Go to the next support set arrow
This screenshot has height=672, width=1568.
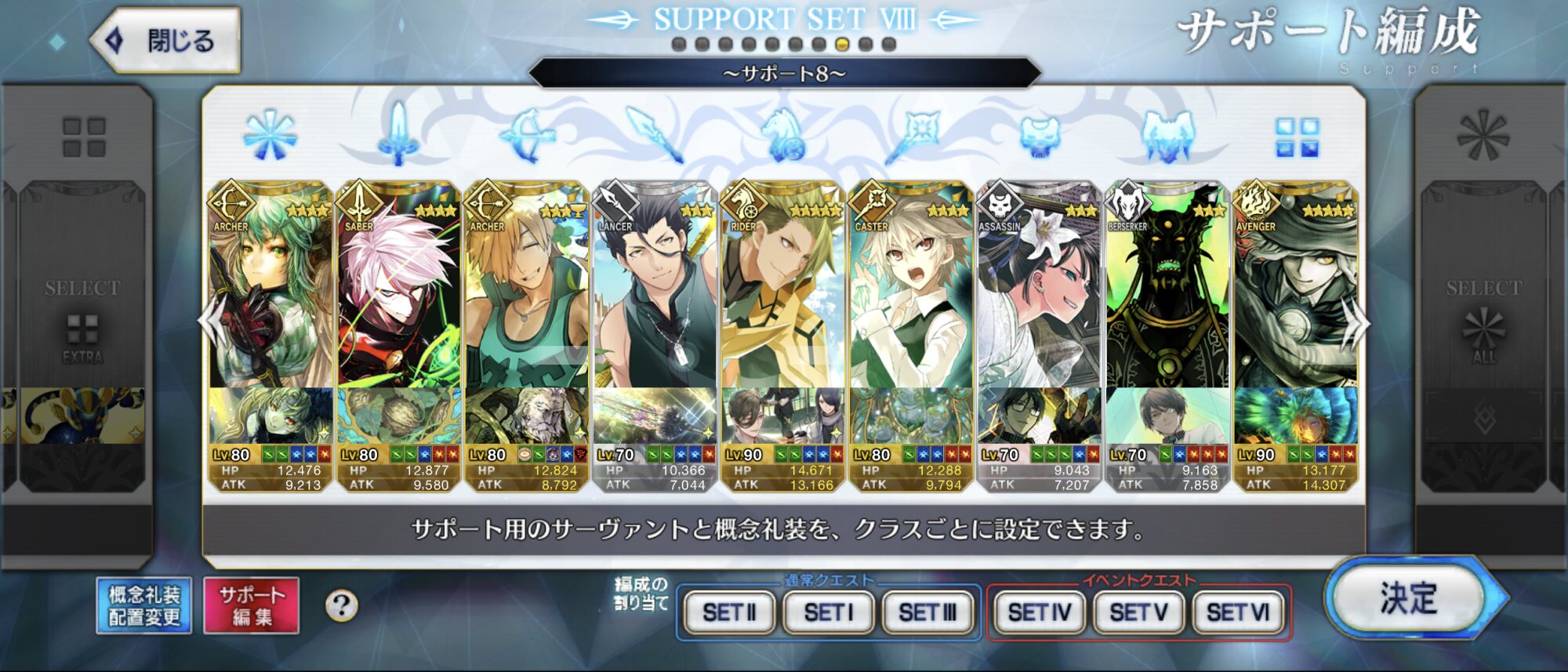click(x=1356, y=323)
